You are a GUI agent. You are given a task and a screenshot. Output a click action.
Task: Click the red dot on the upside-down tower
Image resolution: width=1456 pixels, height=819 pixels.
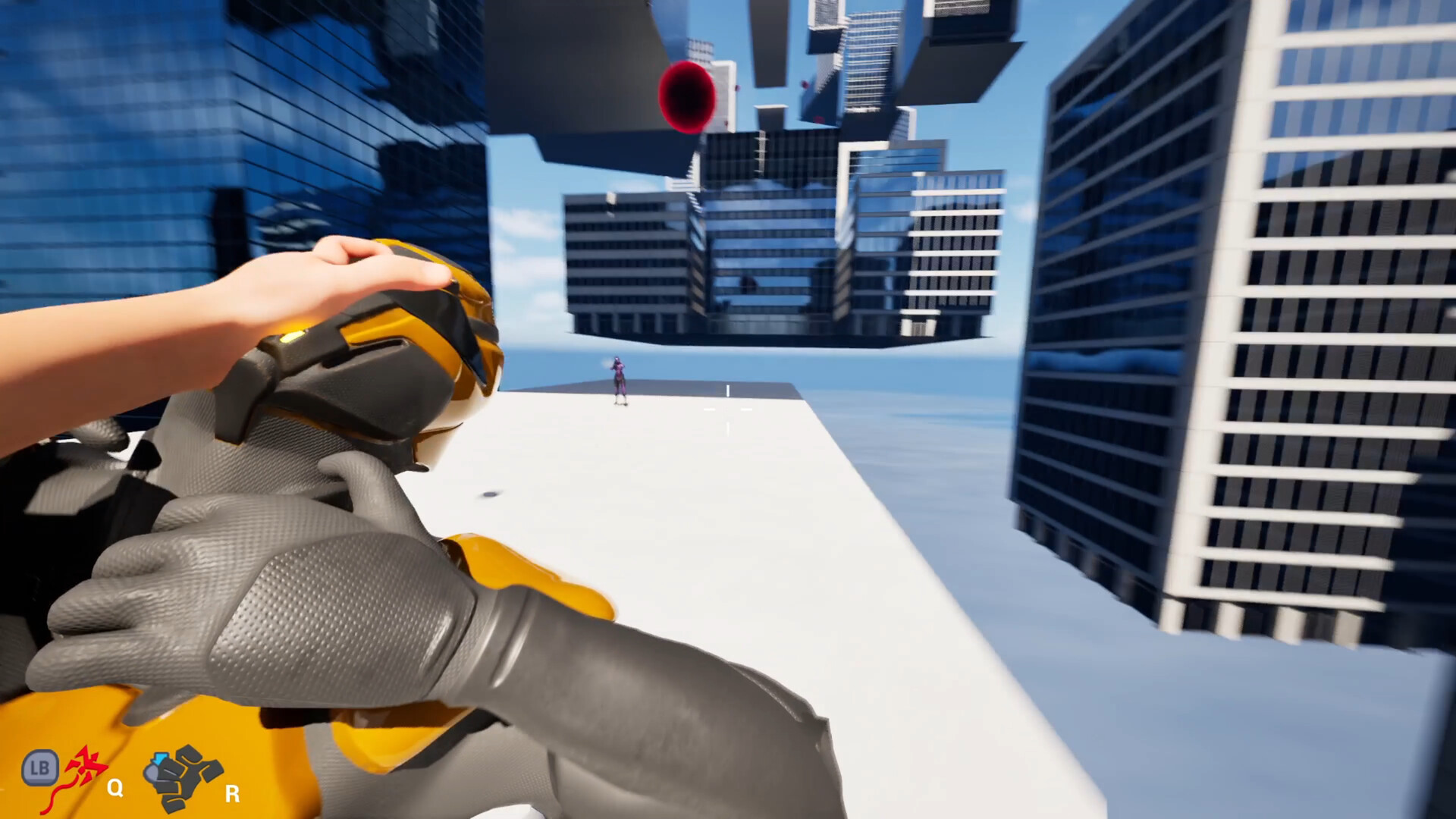pos(805,84)
